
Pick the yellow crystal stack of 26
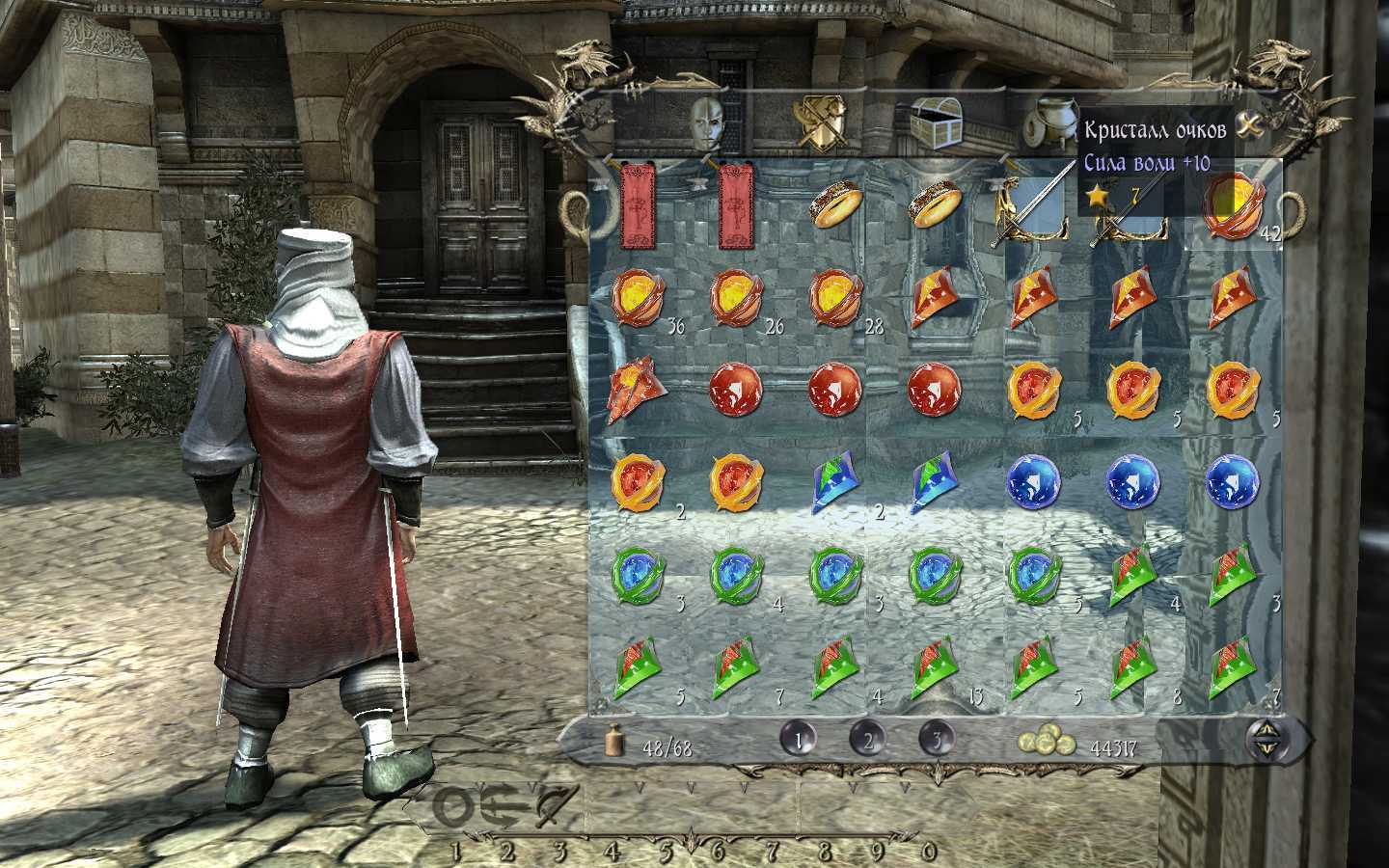coord(738,296)
